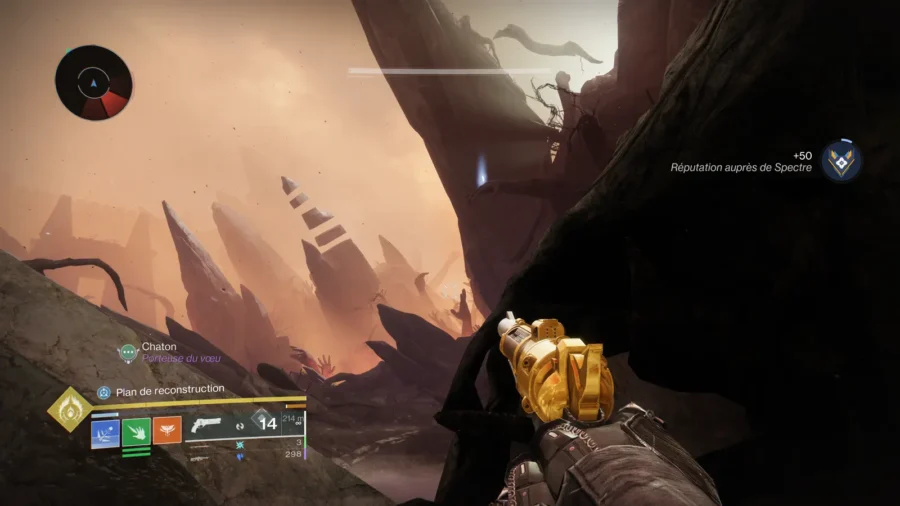The width and height of the screenshot is (900, 506).
Task: Click the circular radar in the corner
Action: click(x=94, y=82)
